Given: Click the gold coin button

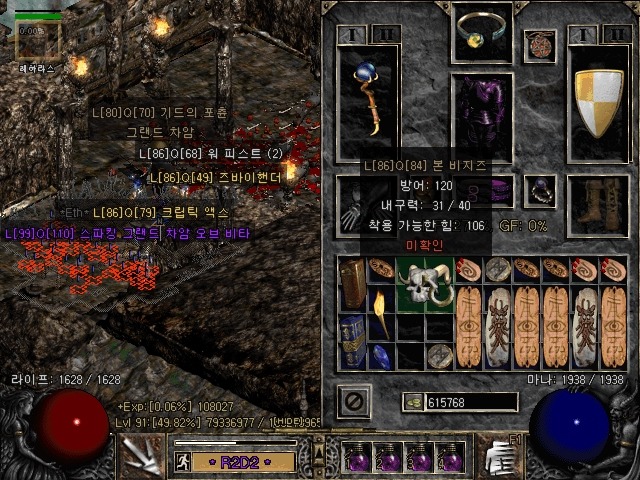Looking at the screenshot, I should click(x=412, y=402).
